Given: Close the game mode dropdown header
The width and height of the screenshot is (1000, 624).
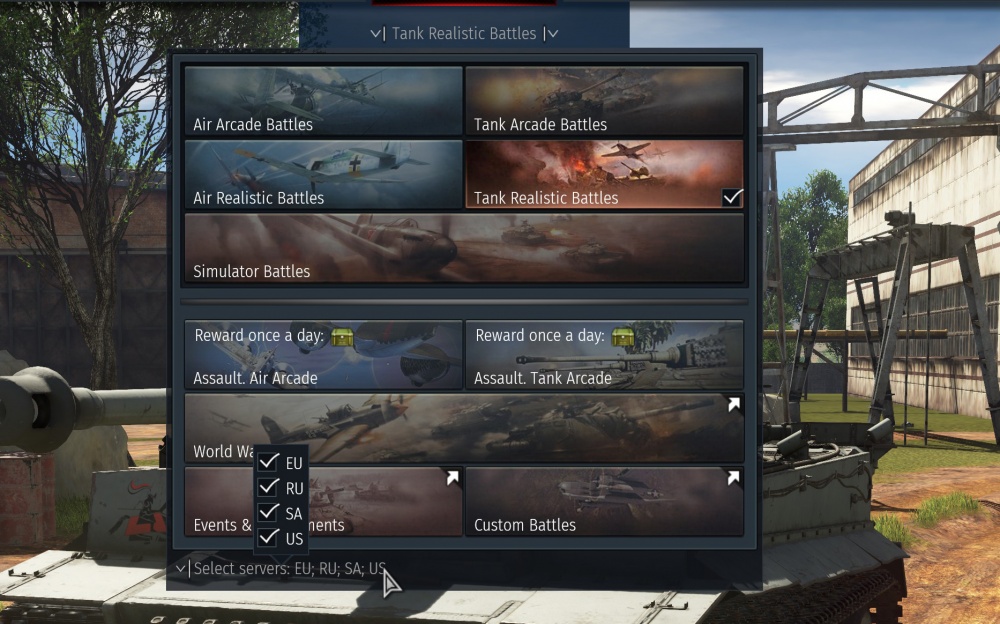Looking at the screenshot, I should click(464, 33).
